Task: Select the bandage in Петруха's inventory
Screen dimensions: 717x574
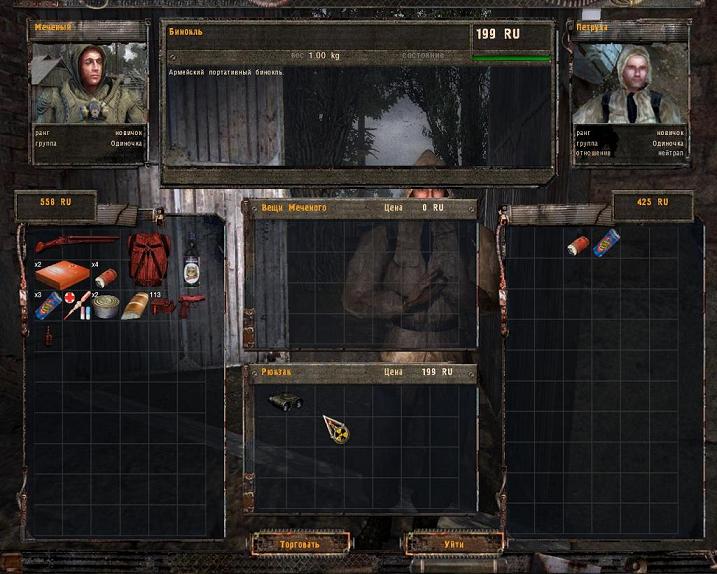Action: coord(578,244)
